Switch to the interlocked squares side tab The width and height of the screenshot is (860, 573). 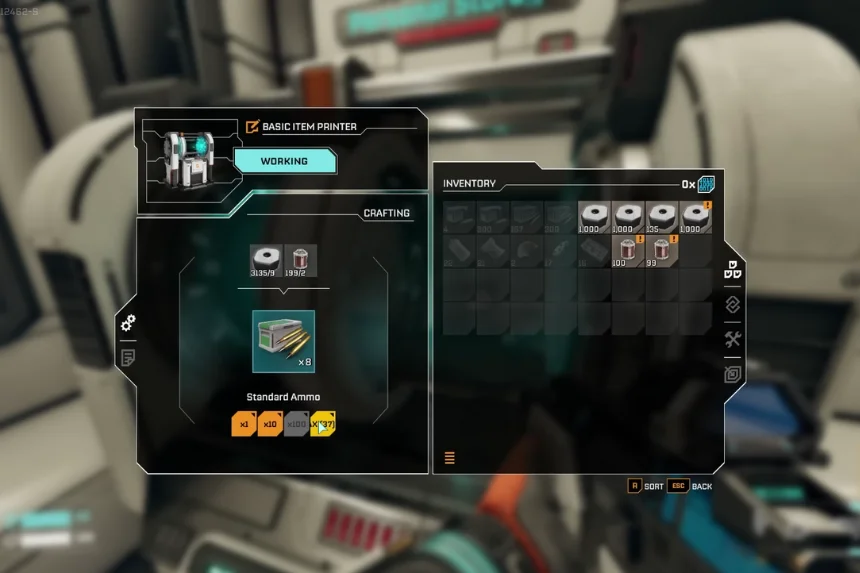point(732,305)
